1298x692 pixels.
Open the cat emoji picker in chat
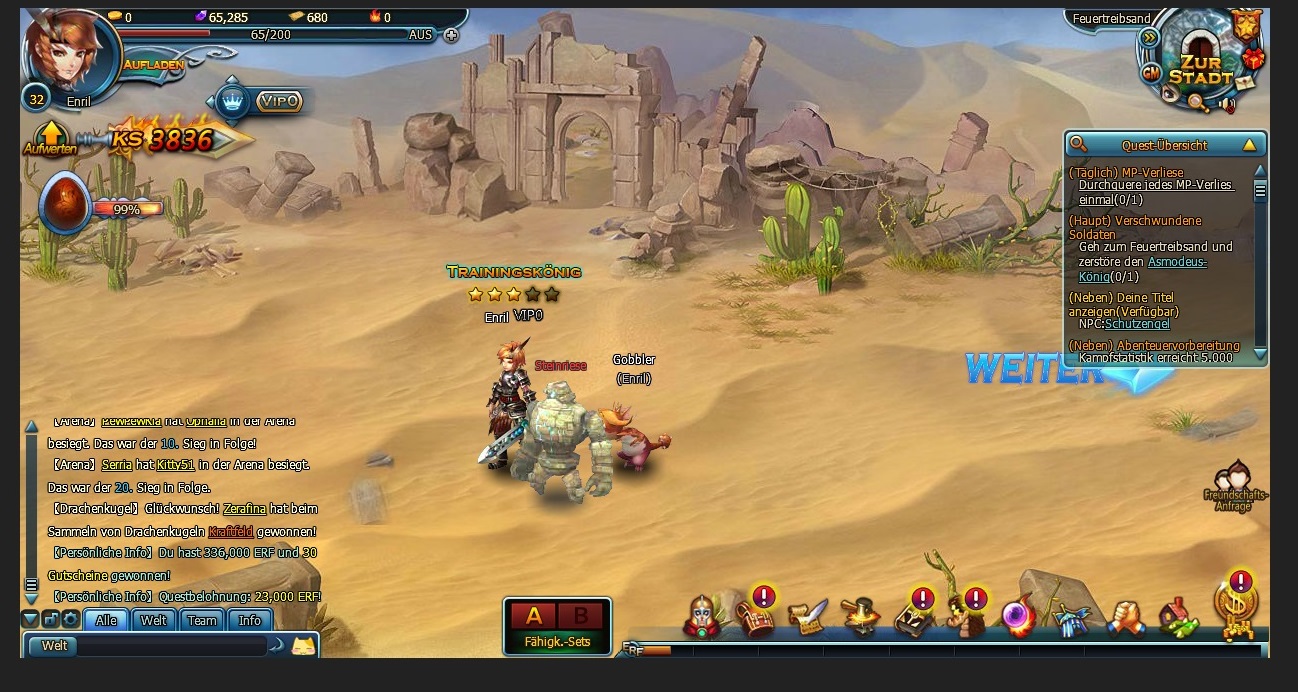click(x=303, y=646)
